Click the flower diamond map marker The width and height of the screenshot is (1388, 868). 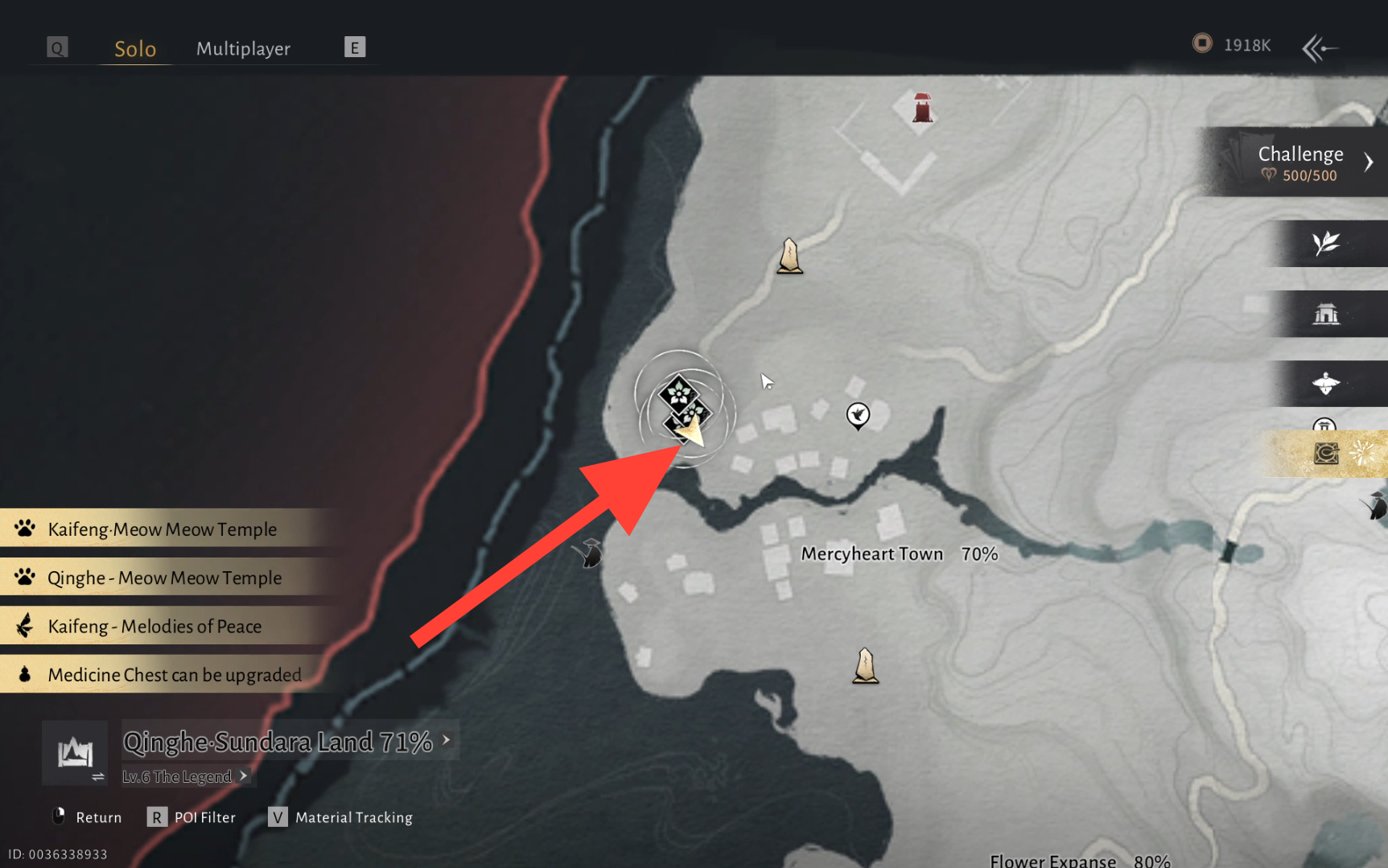coord(678,393)
